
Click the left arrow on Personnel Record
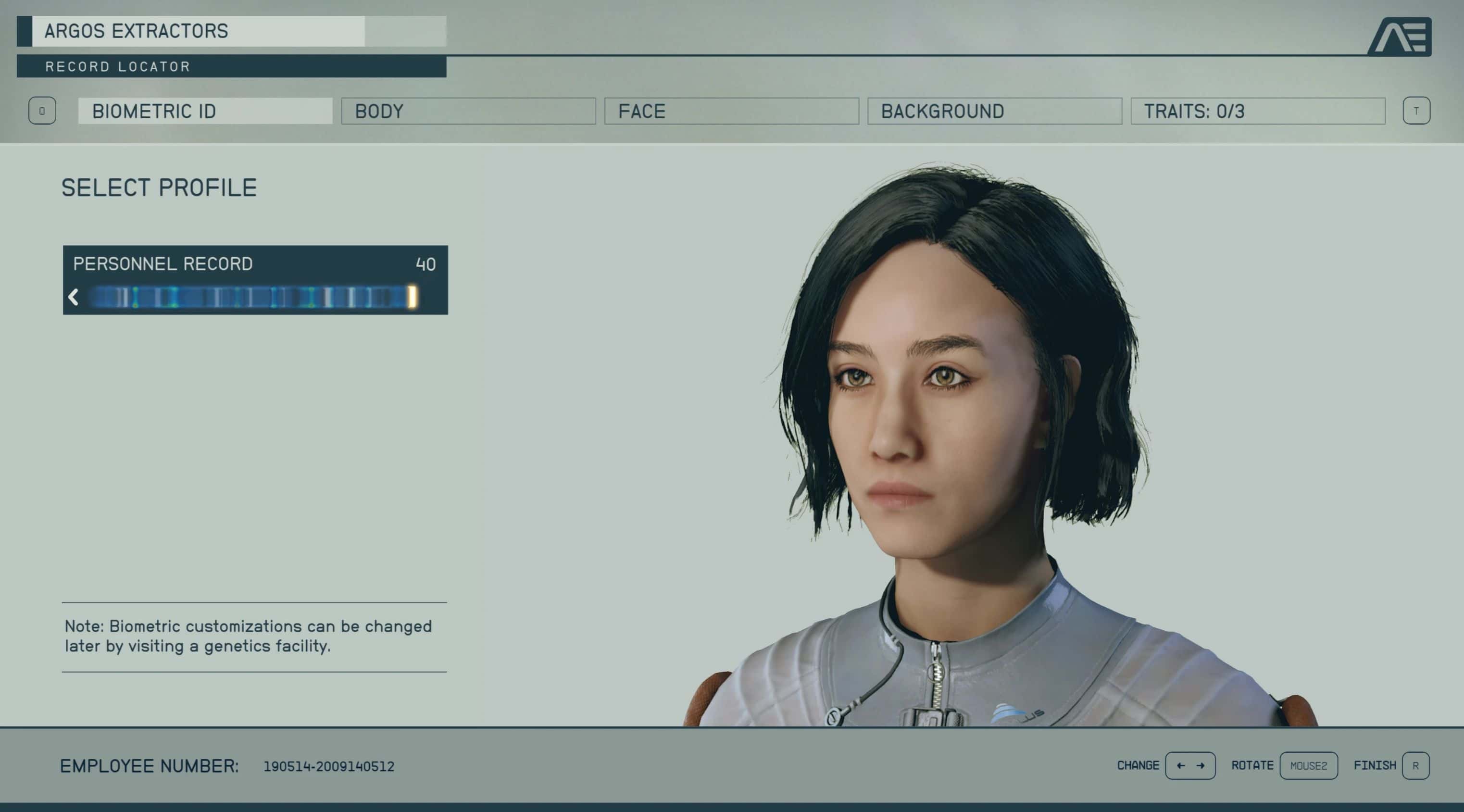73,297
